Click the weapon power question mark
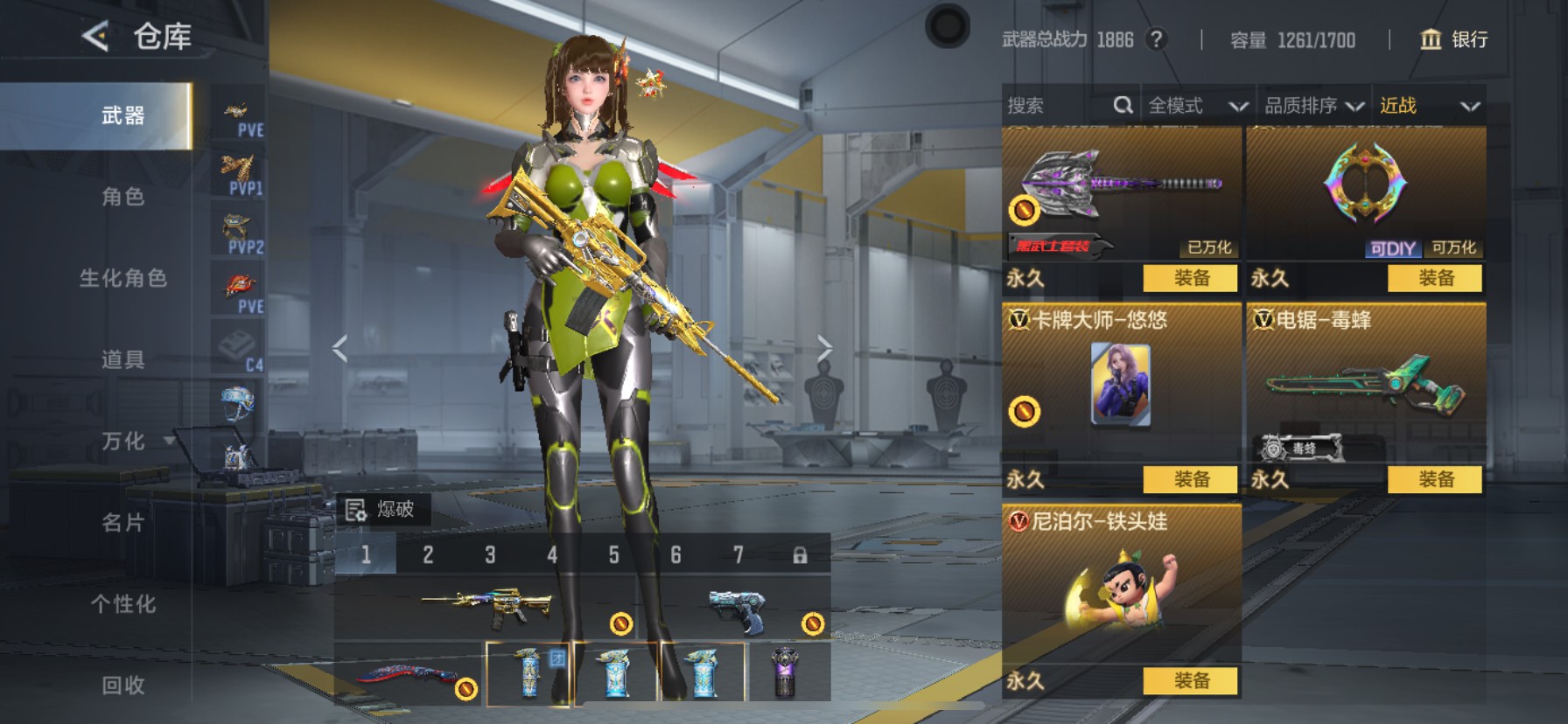Screen dimensions: 1568x724 [x=1157, y=39]
